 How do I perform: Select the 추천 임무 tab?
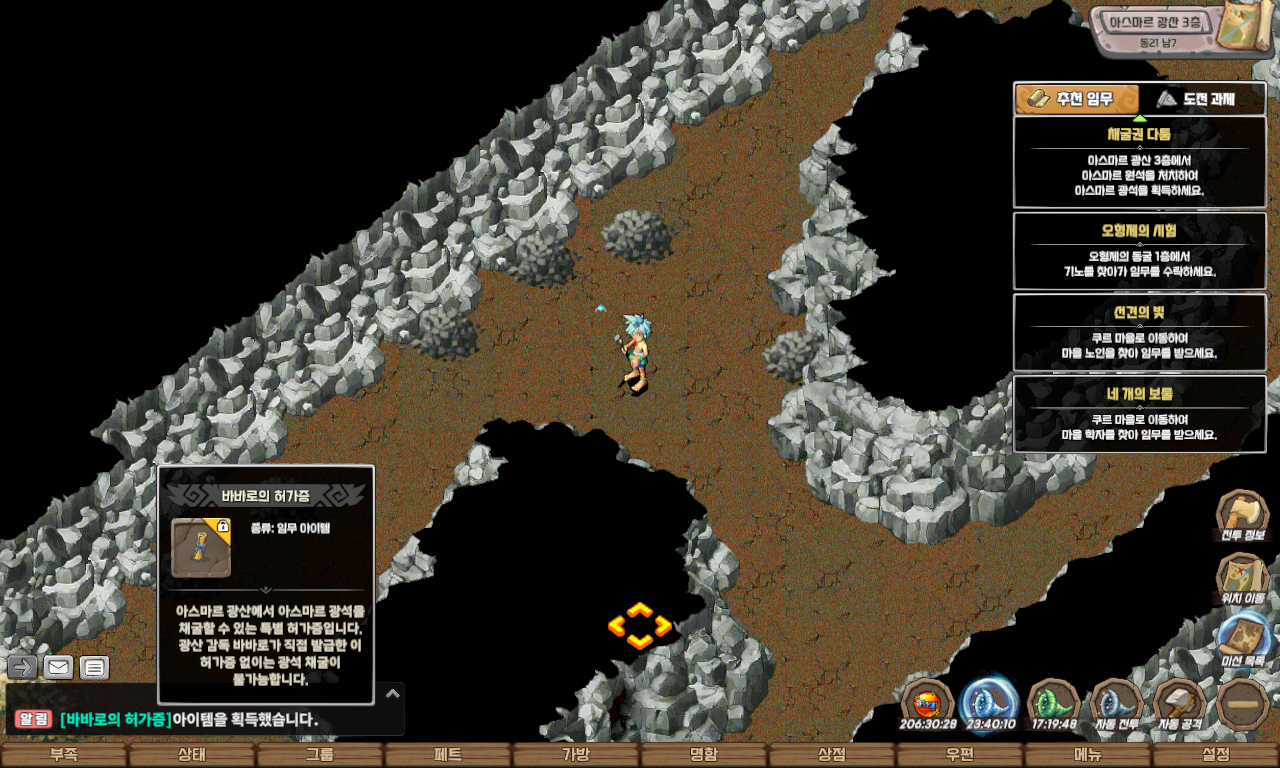click(x=1078, y=99)
